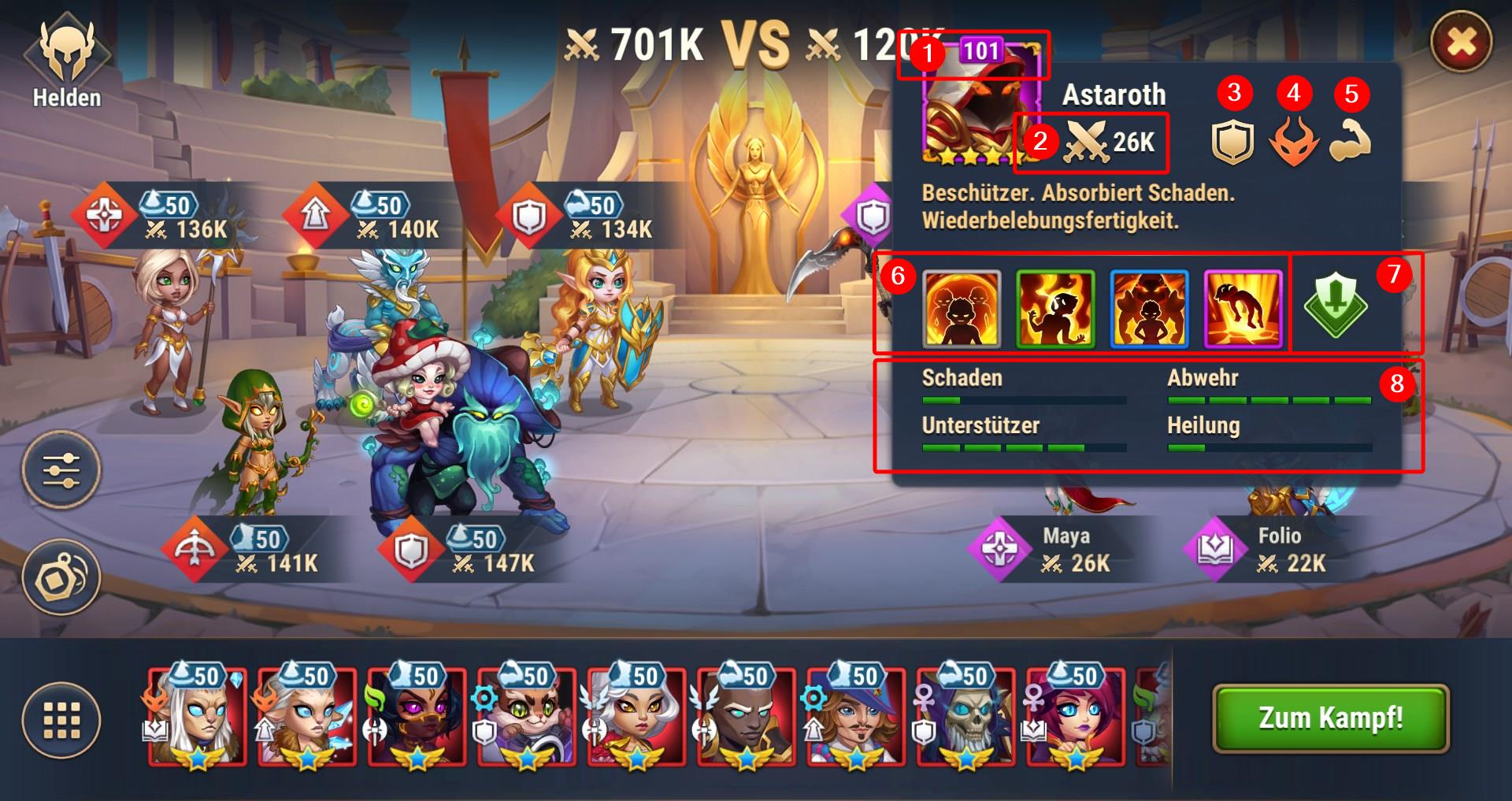This screenshot has width=1512, height=801.
Task: Choose the pink-haired hero card
Action: click(x=1075, y=717)
